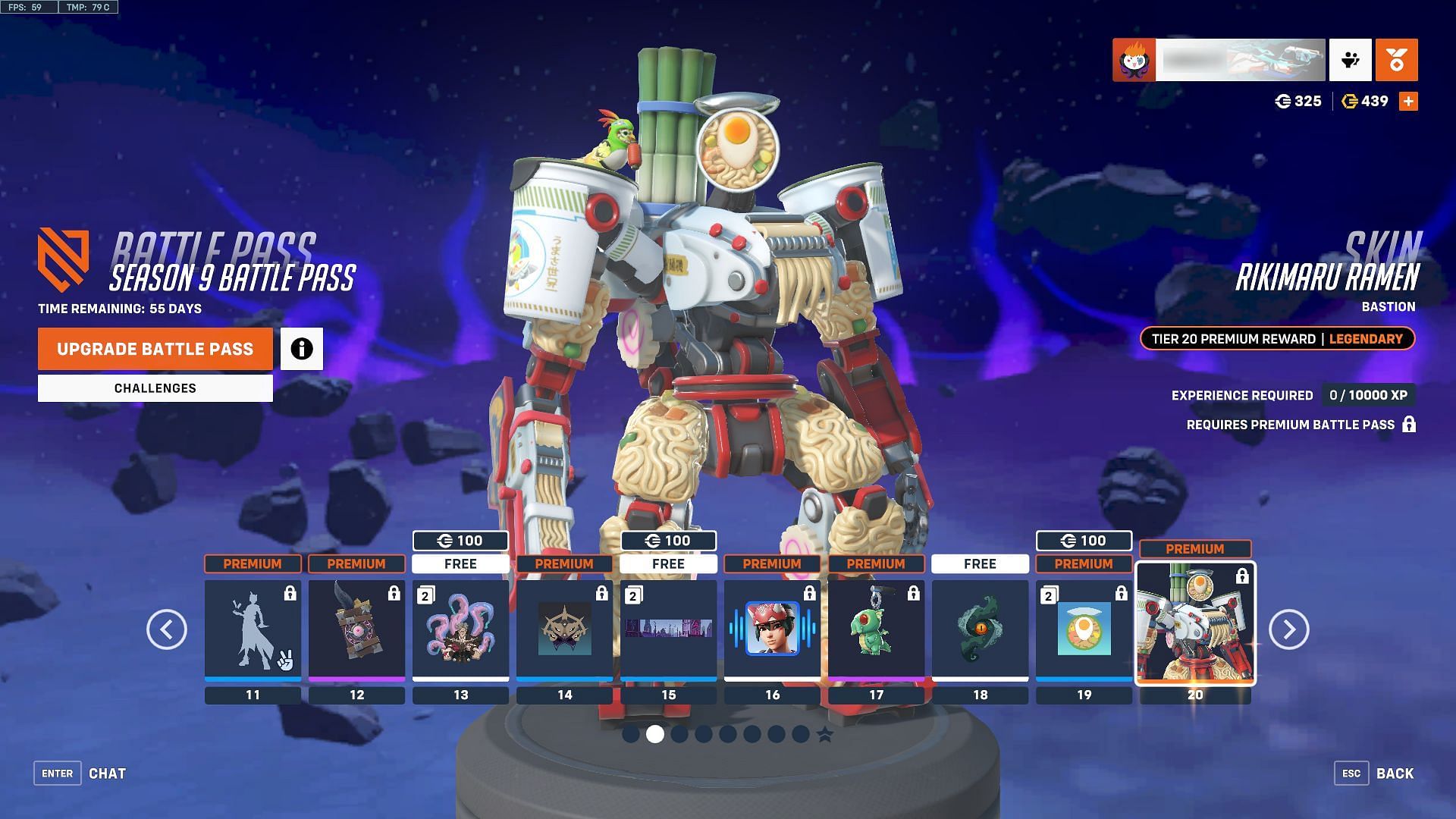This screenshot has height=819, width=1456.
Task: Advance to next battle pass tiers
Action: pyautogui.click(x=1288, y=629)
